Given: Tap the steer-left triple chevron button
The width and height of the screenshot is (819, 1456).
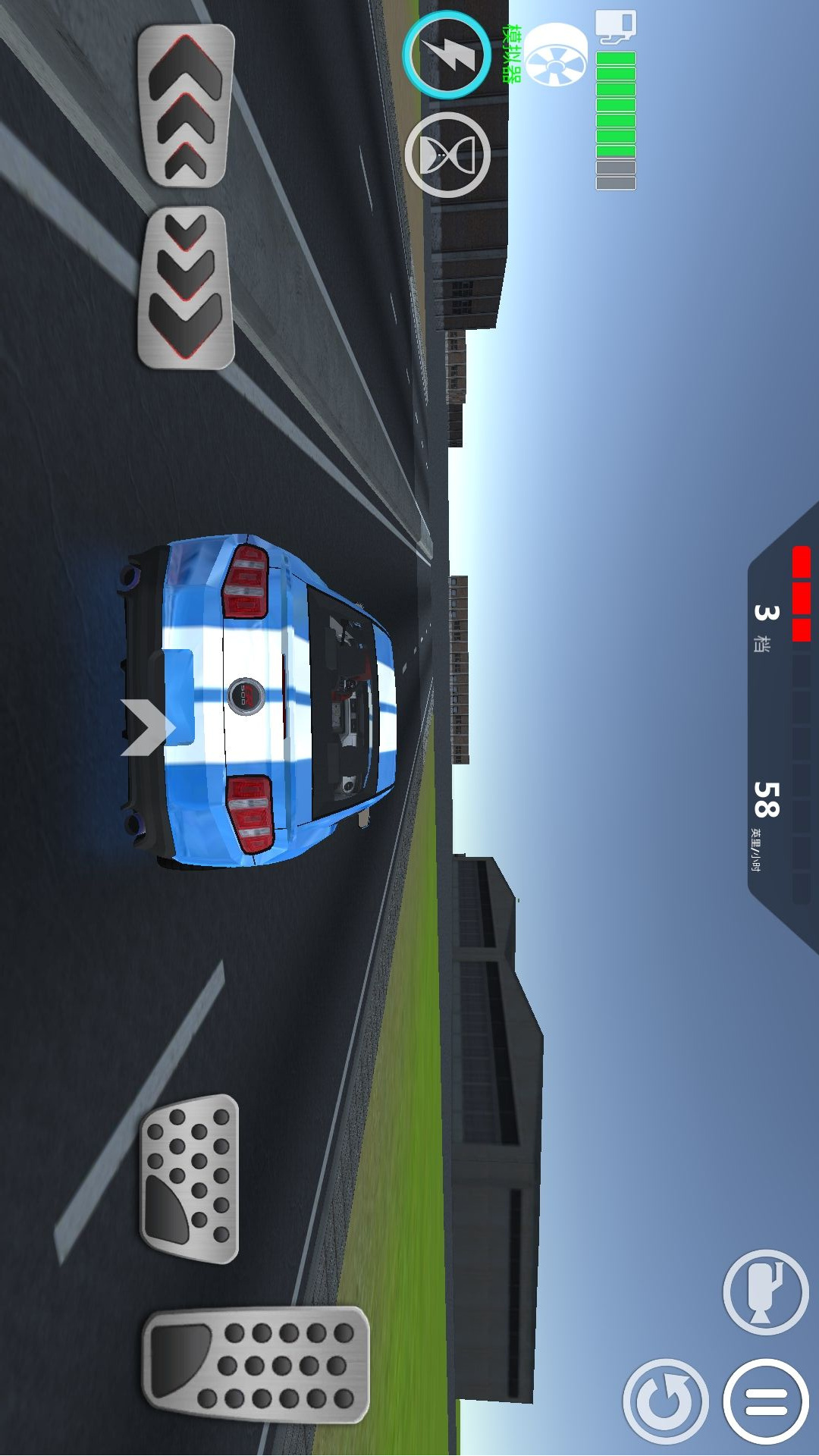Looking at the screenshot, I should (186, 105).
